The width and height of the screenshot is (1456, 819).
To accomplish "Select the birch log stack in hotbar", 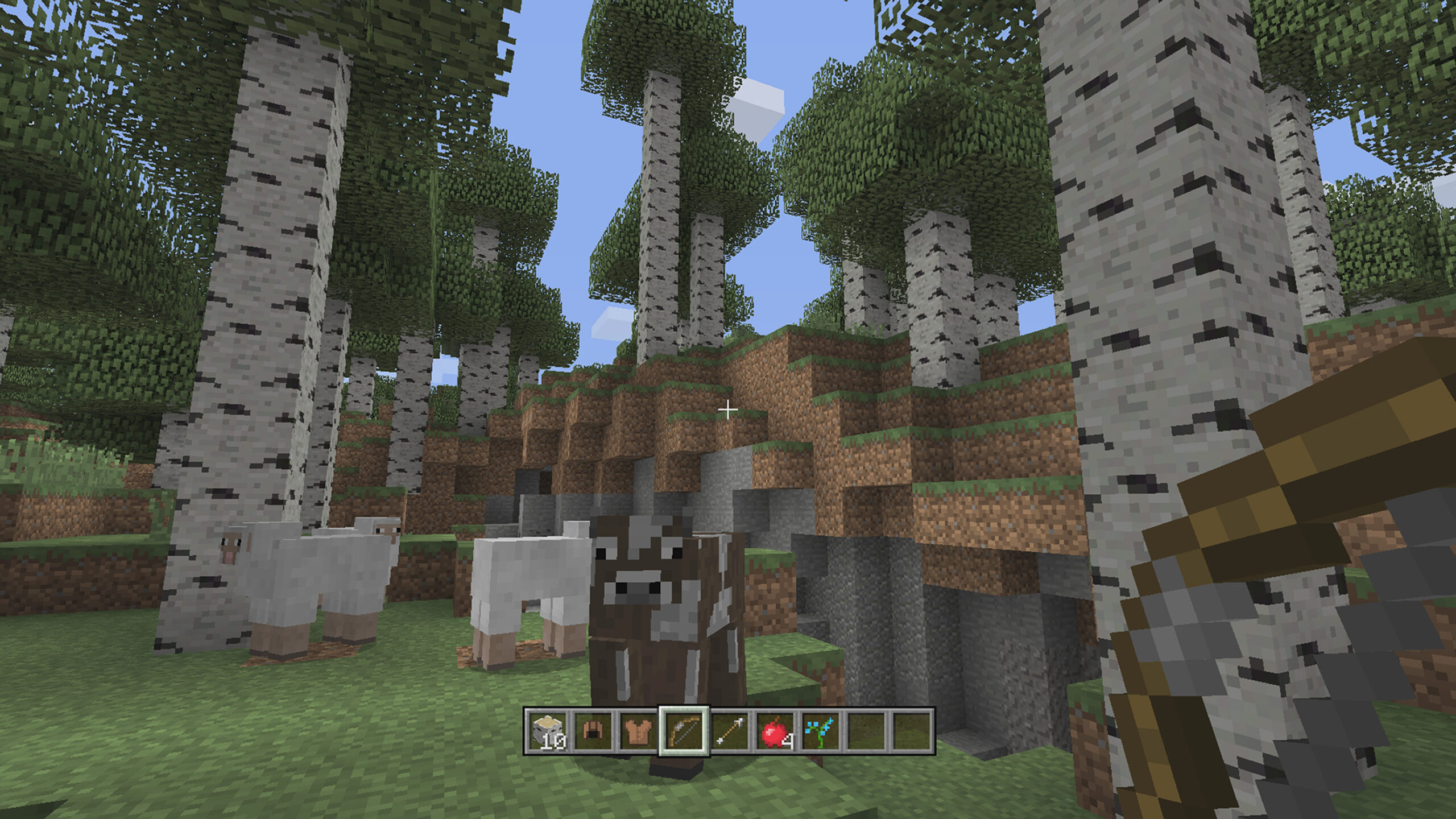I will (x=547, y=731).
